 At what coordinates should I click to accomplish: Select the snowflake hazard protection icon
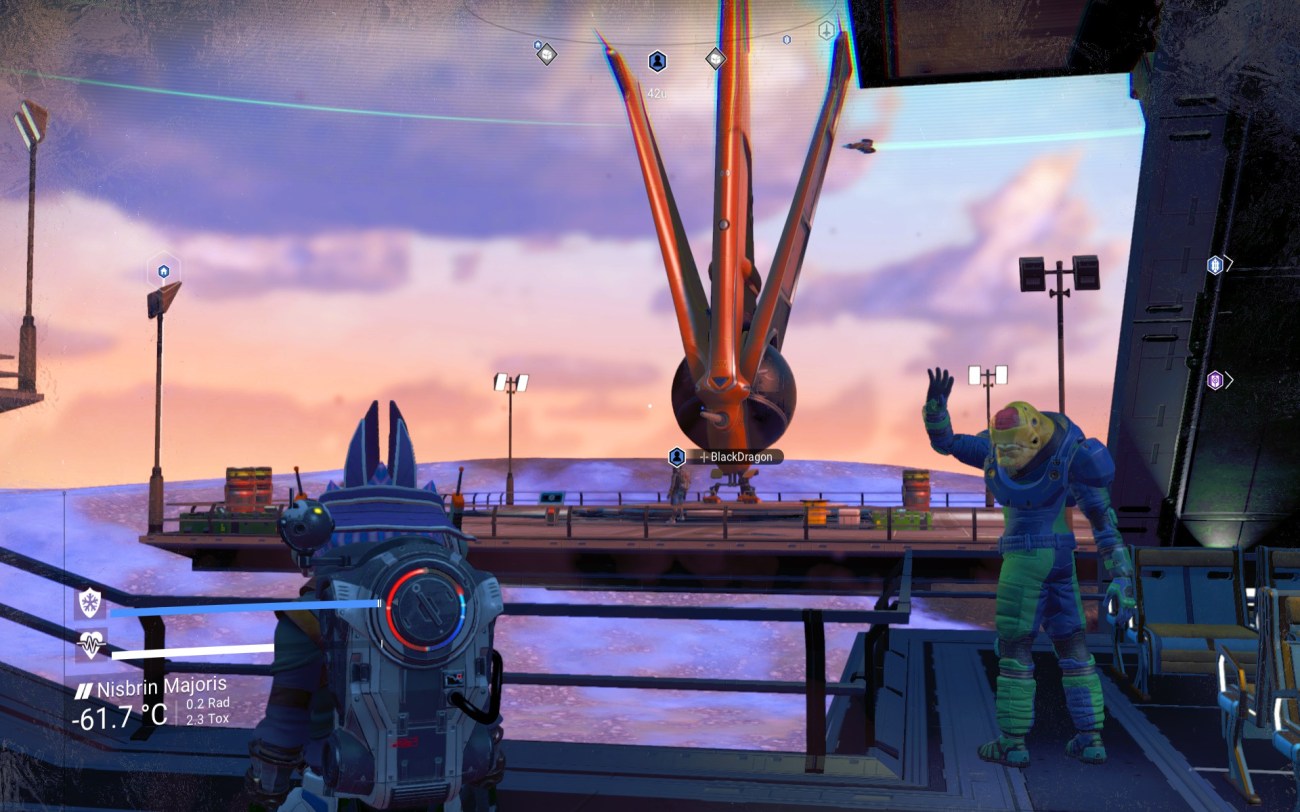click(x=91, y=603)
